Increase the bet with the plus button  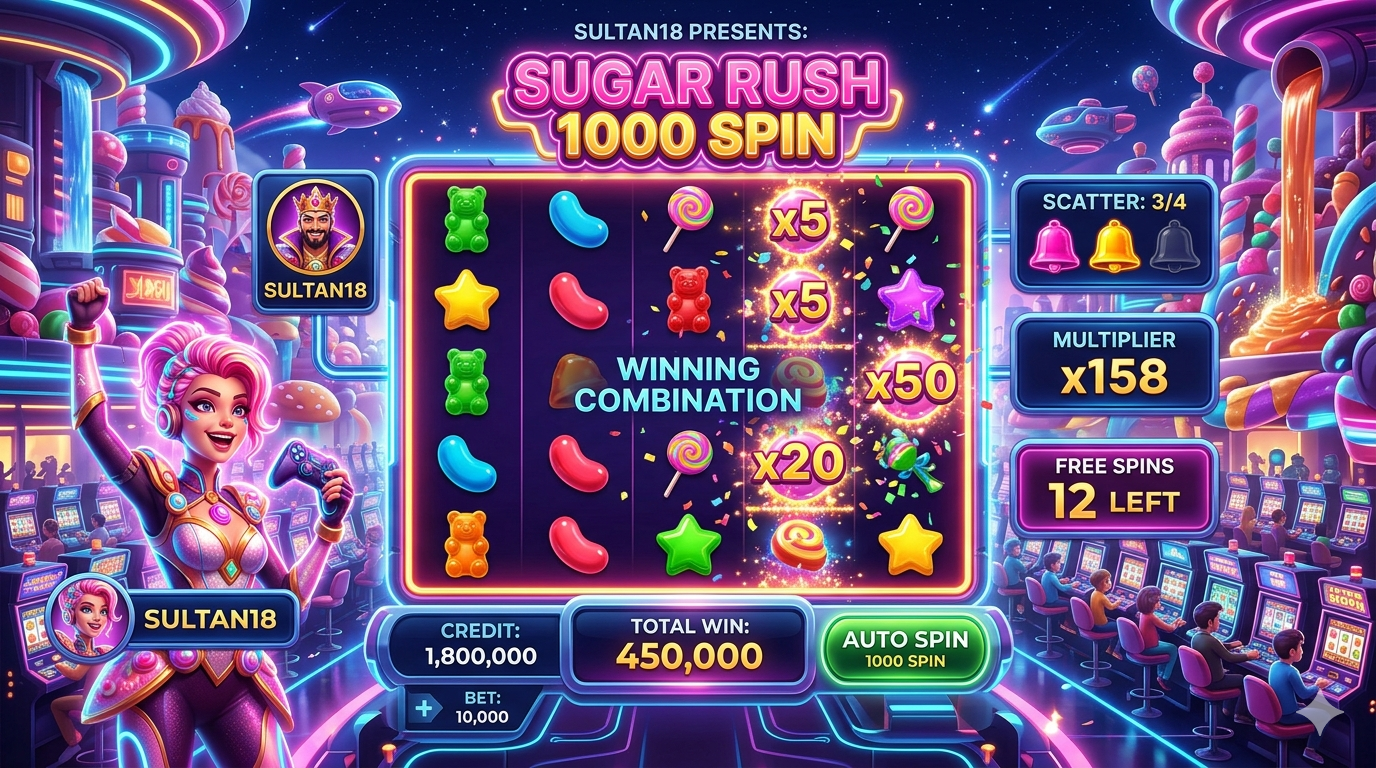tap(423, 708)
